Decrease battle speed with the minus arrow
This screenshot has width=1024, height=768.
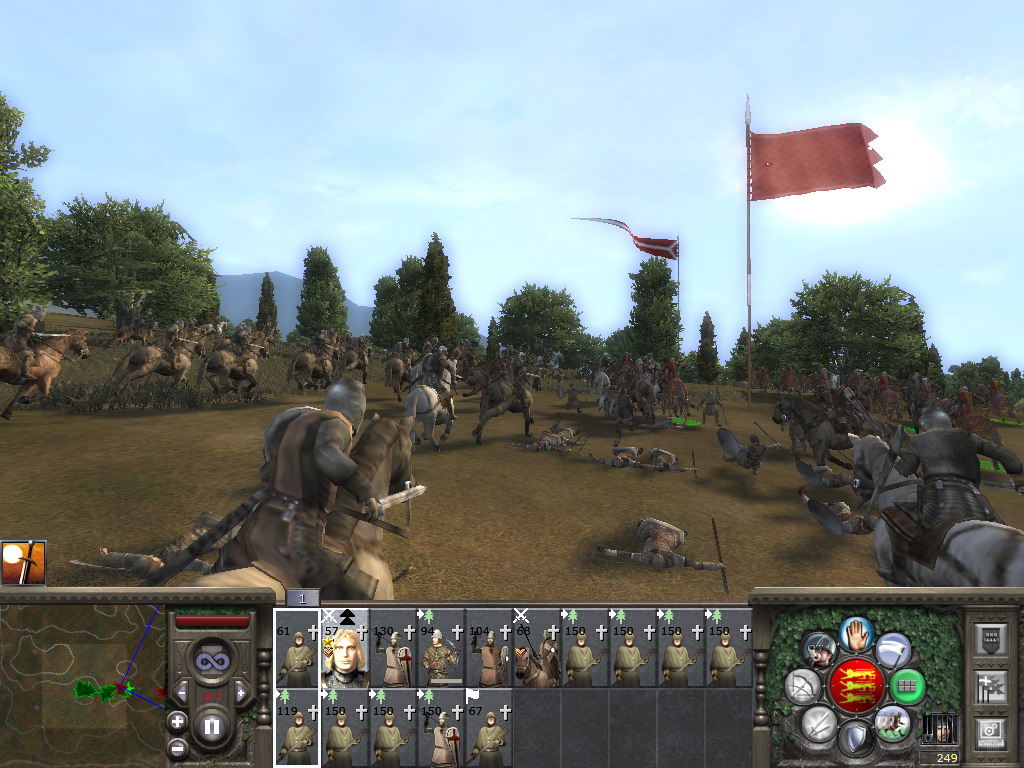coord(183,692)
